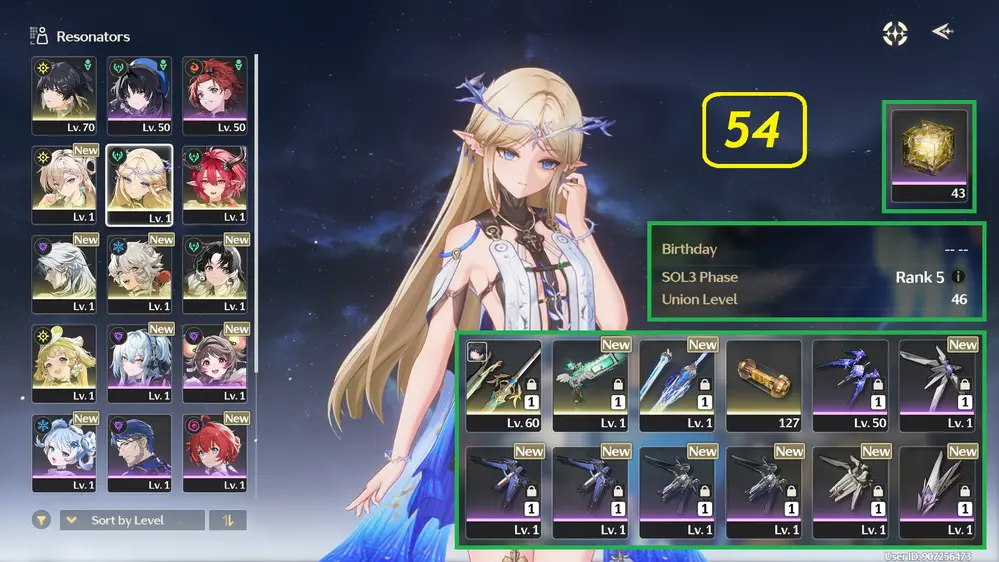999x562 pixels.
Task: Open the round filter button beside sorting
Action: [42, 520]
